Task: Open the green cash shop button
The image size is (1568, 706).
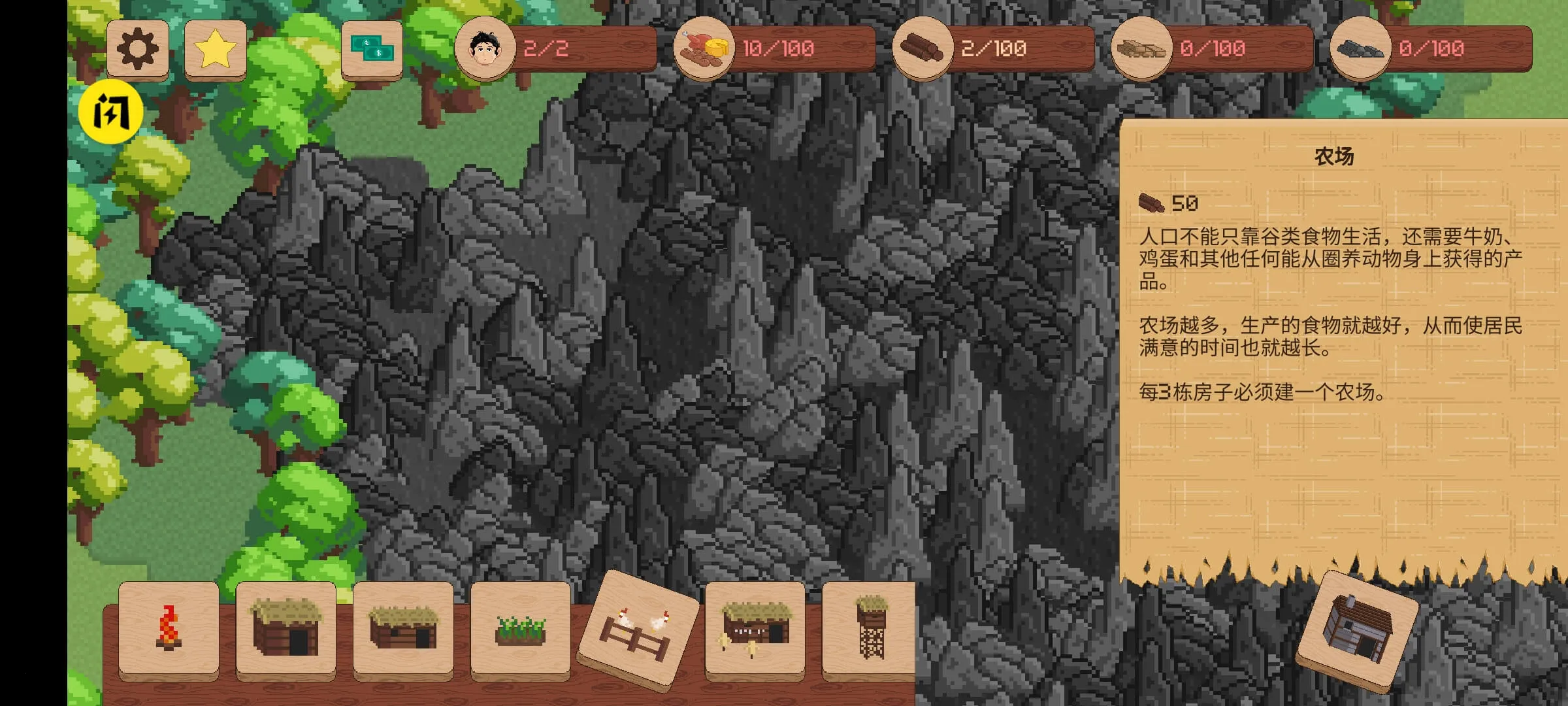Action: pos(372,49)
